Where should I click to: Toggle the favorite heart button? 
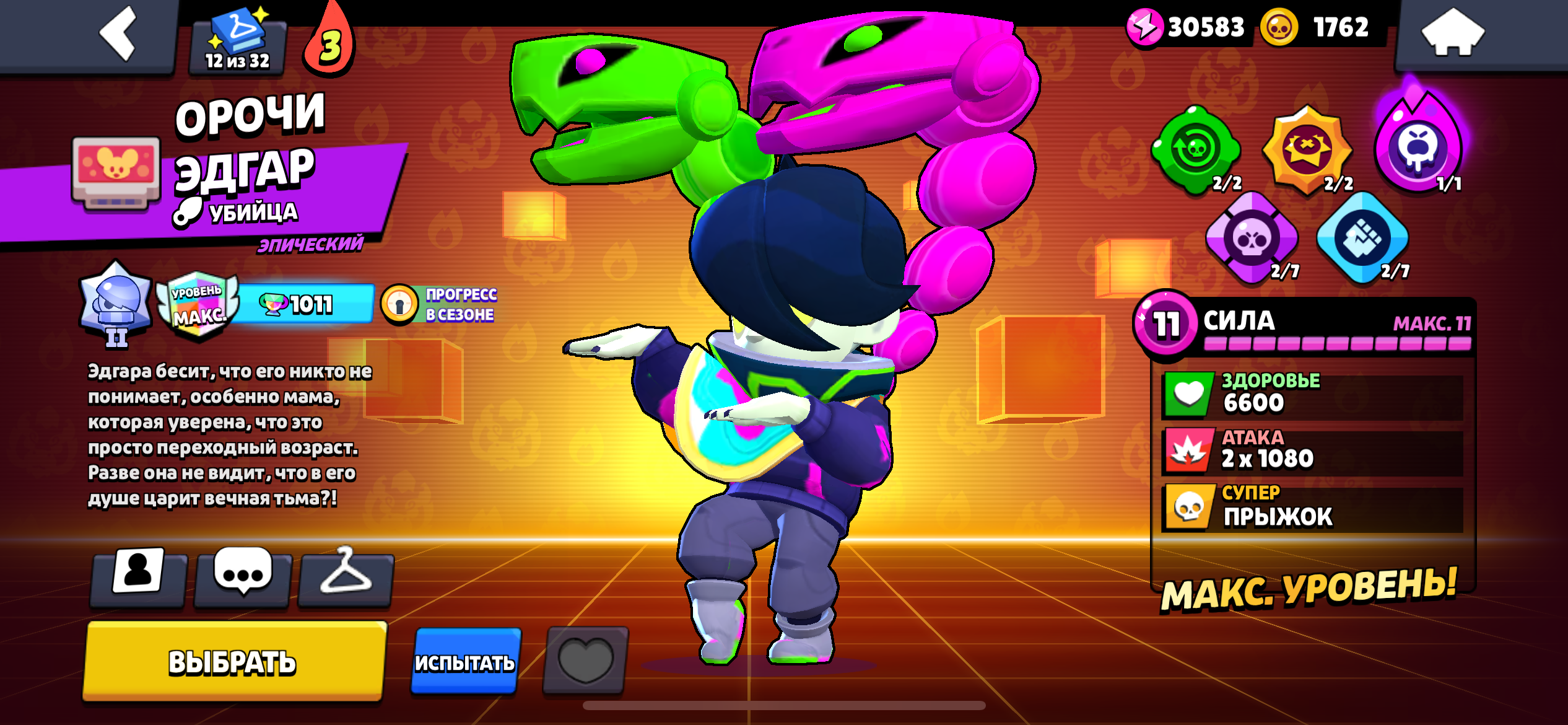tap(585, 661)
